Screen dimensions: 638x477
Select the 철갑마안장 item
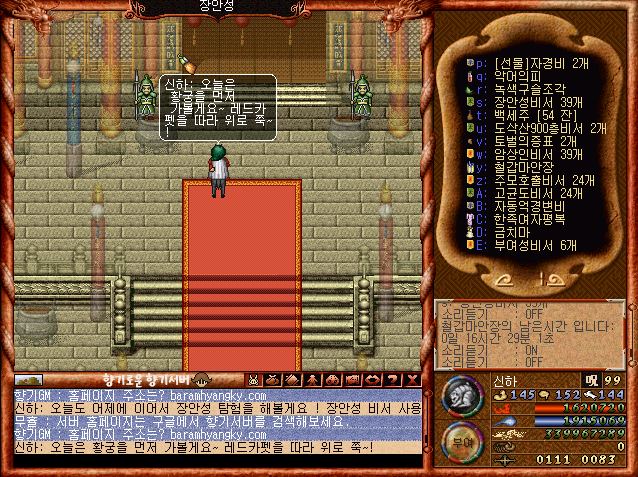[525, 168]
